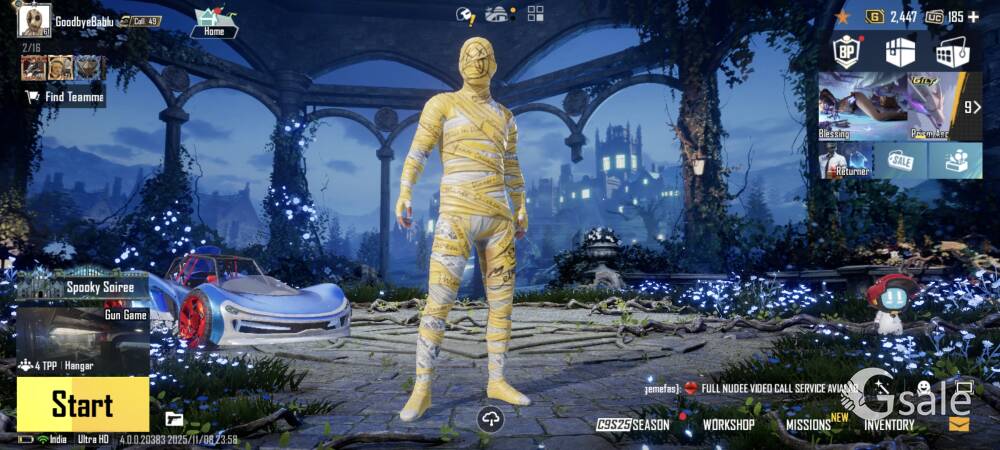Go to the Home building
This screenshot has width=1000, height=450.
(x=214, y=23)
